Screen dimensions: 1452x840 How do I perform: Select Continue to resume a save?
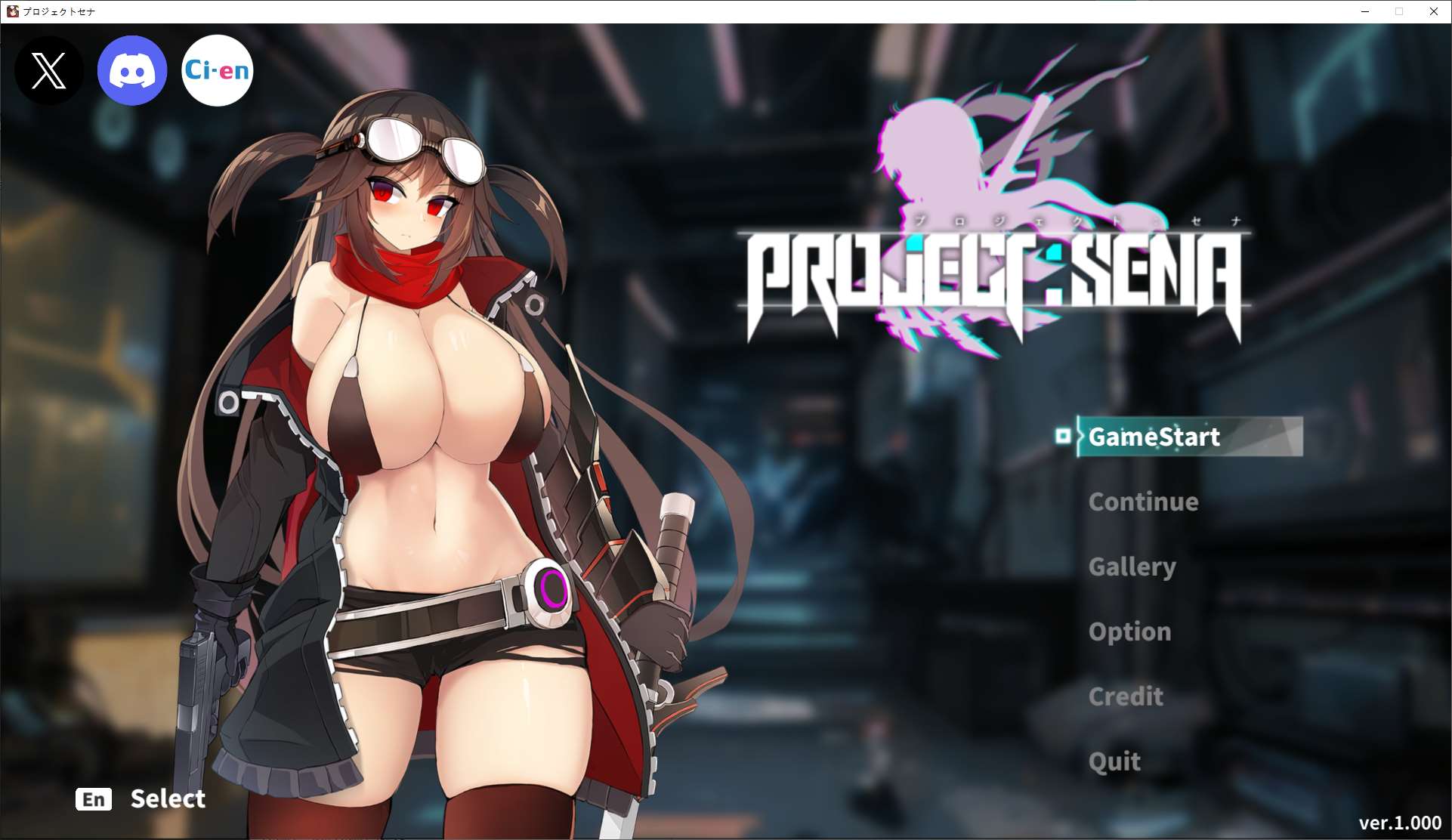click(x=1143, y=501)
